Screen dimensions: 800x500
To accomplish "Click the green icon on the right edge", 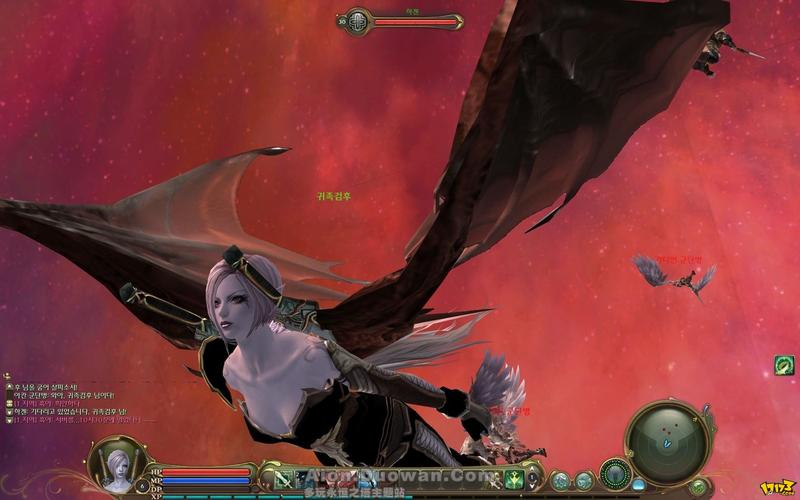I will (784, 365).
